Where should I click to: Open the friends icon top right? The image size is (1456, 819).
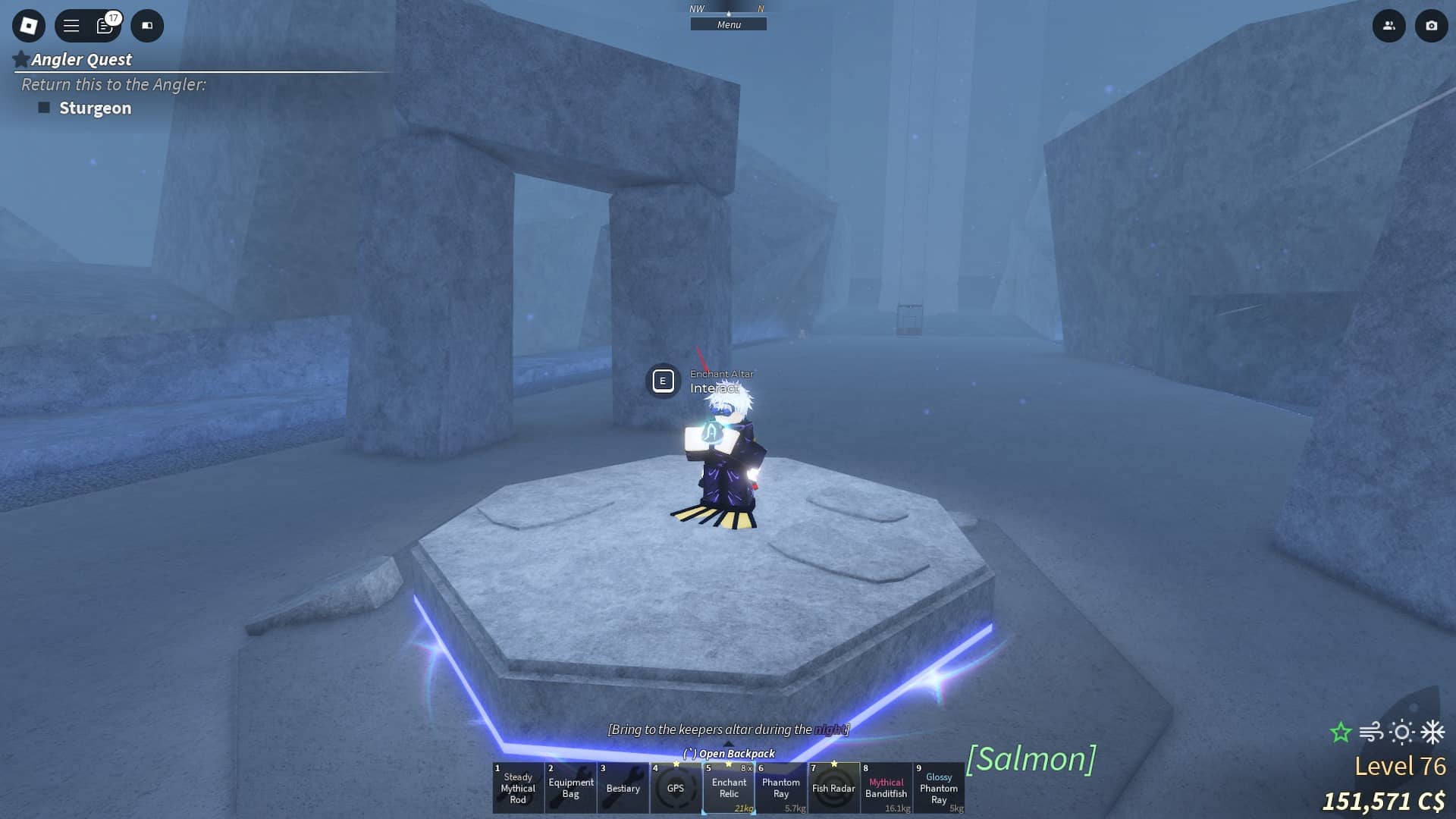1389,25
